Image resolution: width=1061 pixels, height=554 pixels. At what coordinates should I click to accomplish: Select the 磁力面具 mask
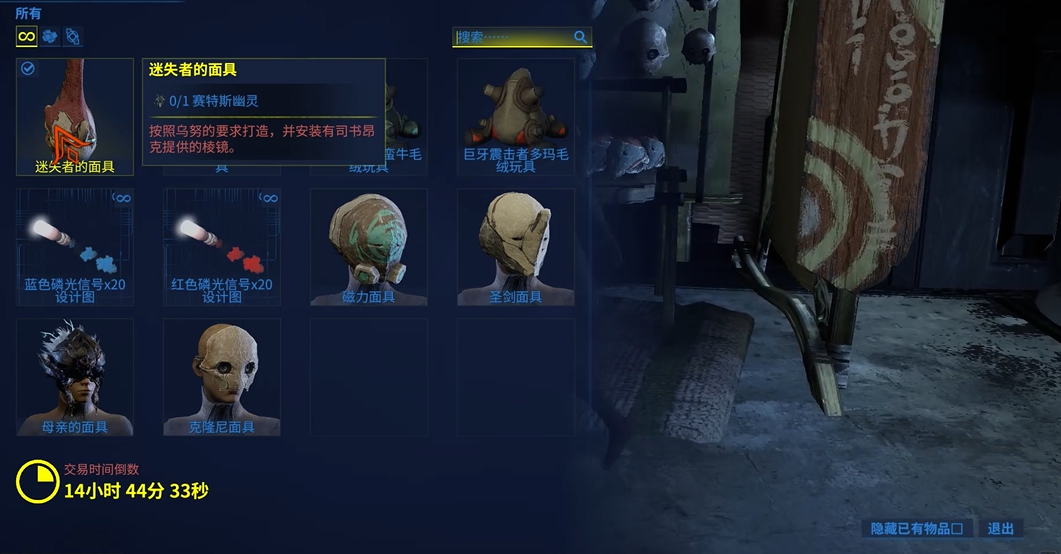(369, 247)
